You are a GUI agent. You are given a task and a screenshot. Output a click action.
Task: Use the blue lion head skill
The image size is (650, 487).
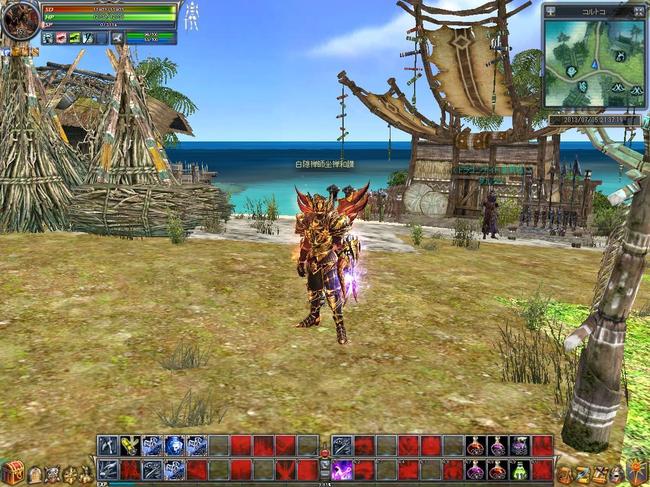point(174,446)
